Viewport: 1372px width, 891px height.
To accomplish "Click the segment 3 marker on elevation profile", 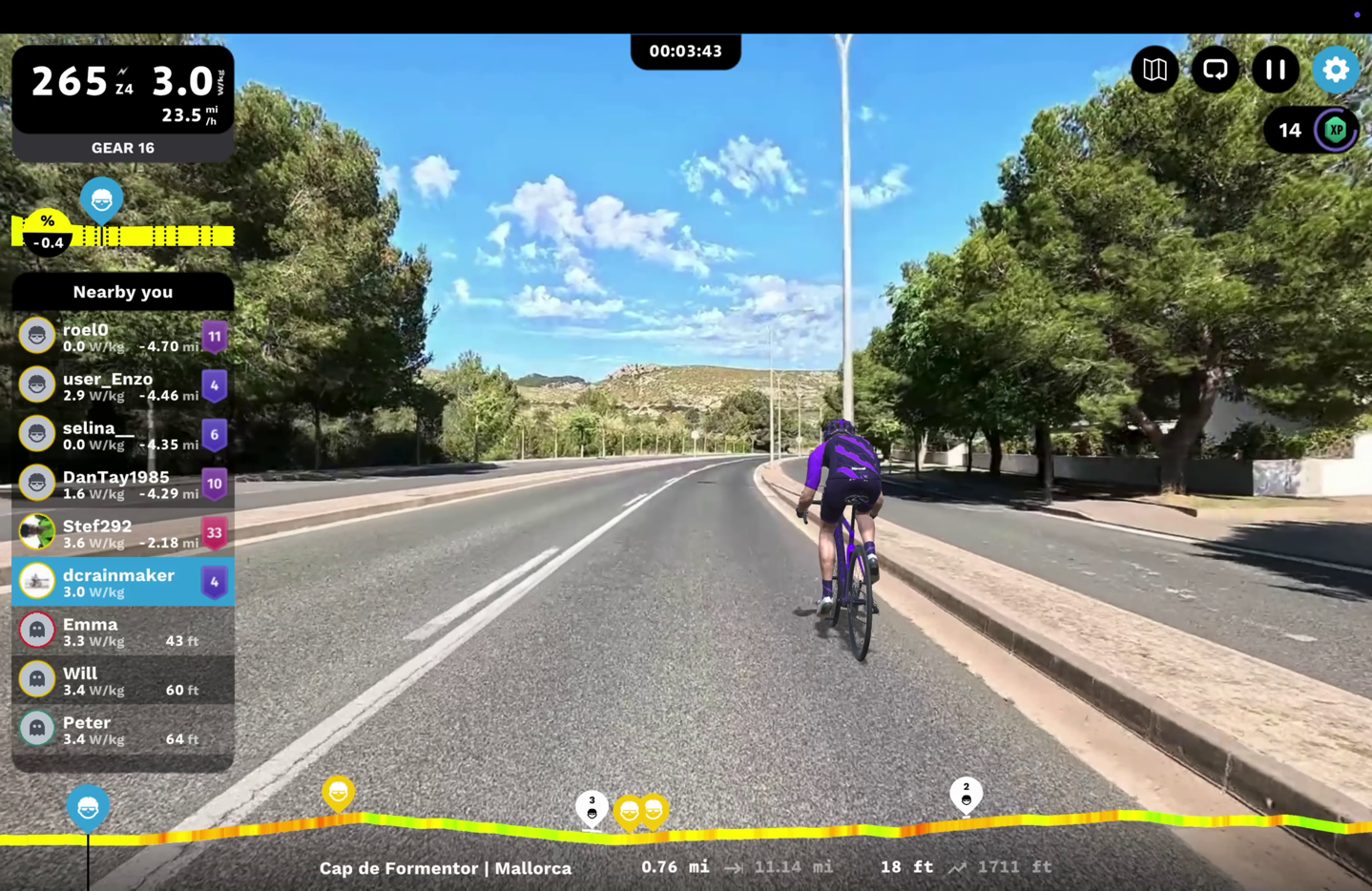I will [x=592, y=808].
